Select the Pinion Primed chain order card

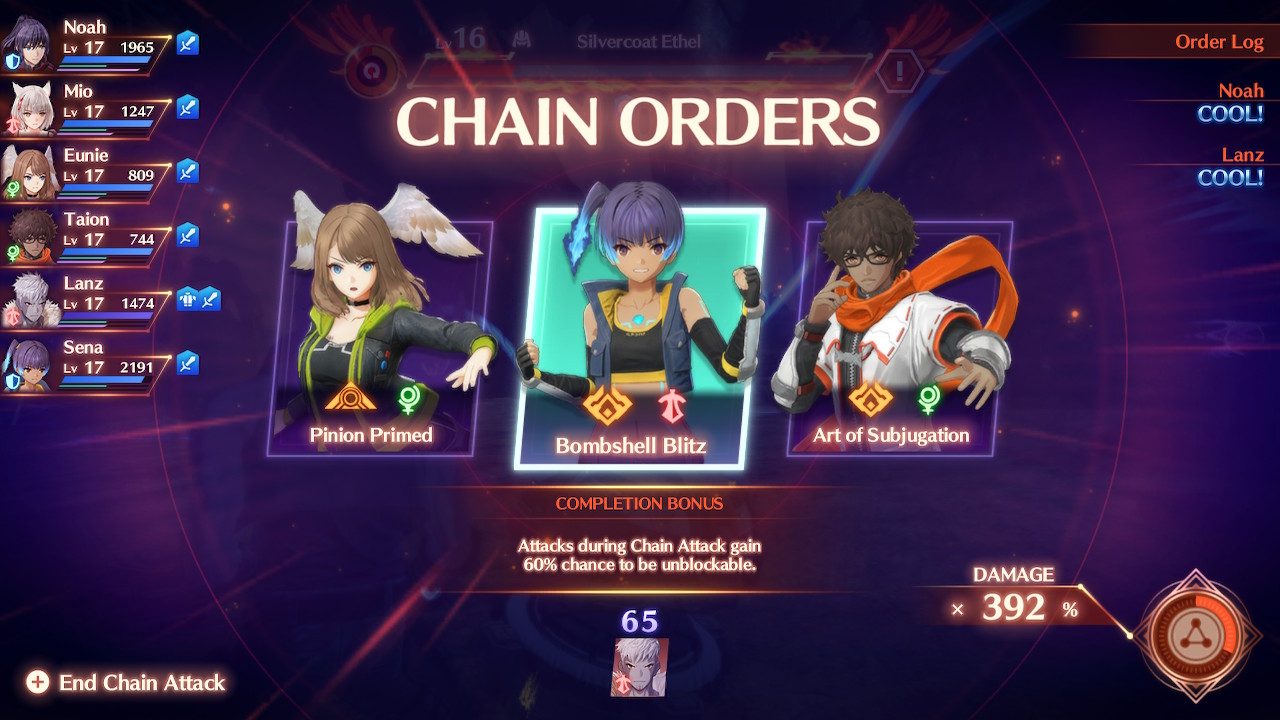[x=378, y=340]
